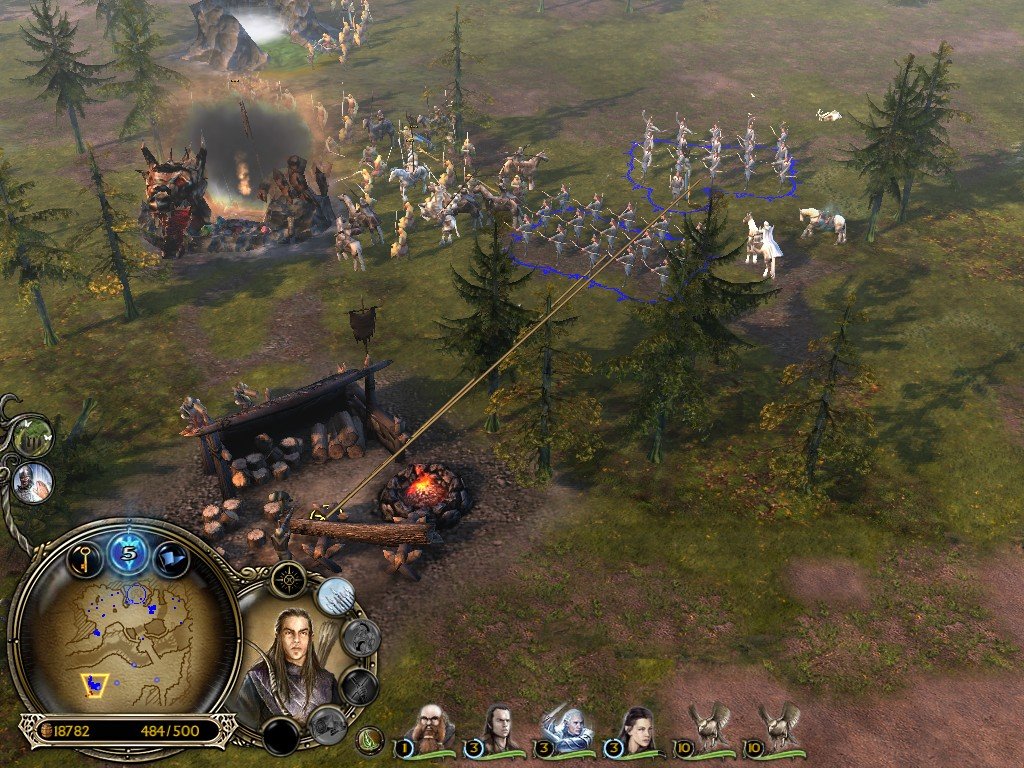Select the silver-haired swordsman hero portrait

click(x=567, y=728)
